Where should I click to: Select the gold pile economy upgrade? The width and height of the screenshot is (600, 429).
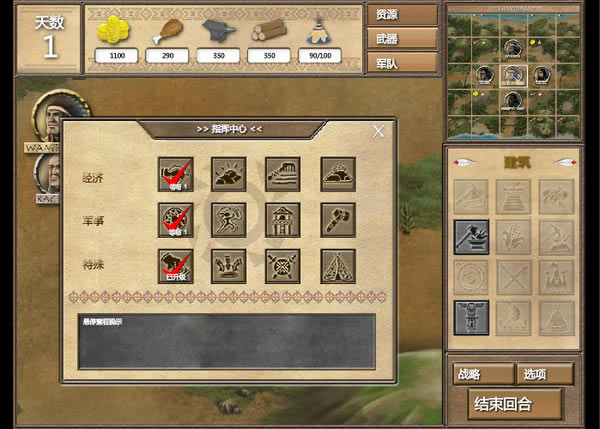click(x=338, y=174)
